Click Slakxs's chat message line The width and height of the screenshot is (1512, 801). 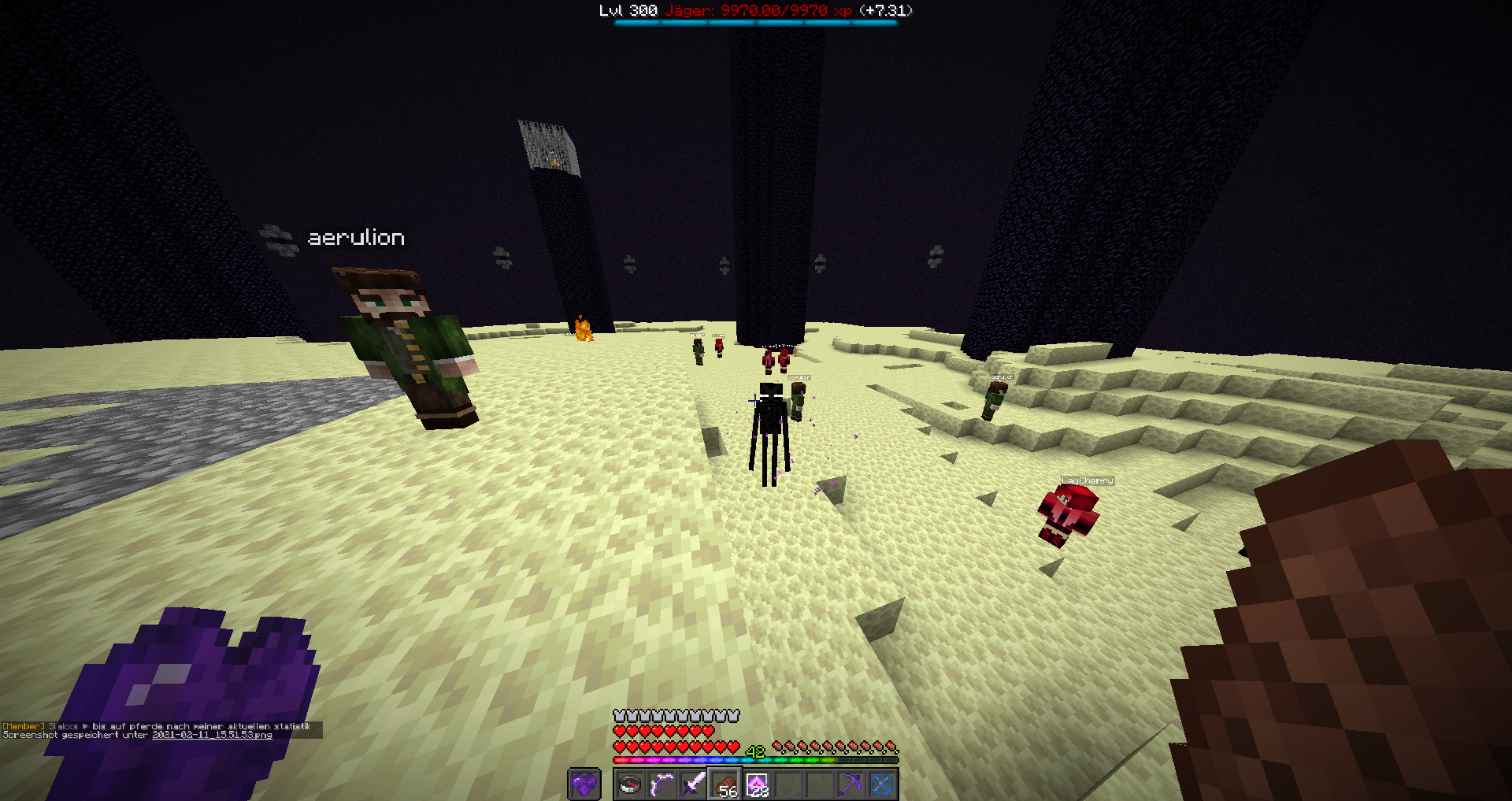[x=157, y=726]
